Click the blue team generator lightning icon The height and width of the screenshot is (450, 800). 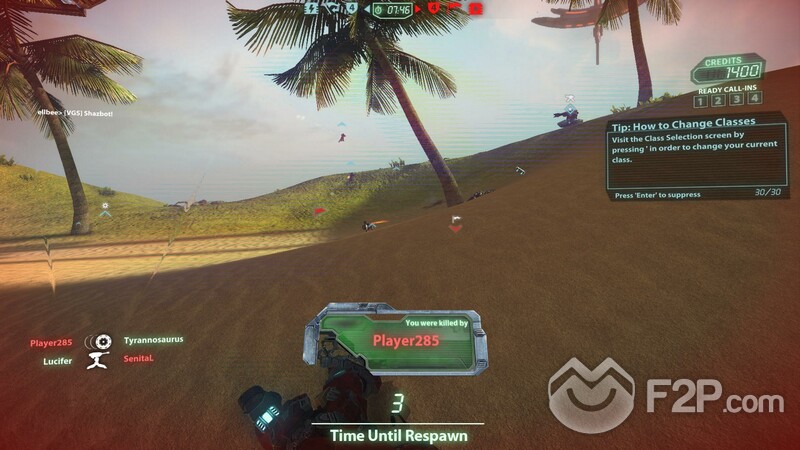(x=311, y=8)
